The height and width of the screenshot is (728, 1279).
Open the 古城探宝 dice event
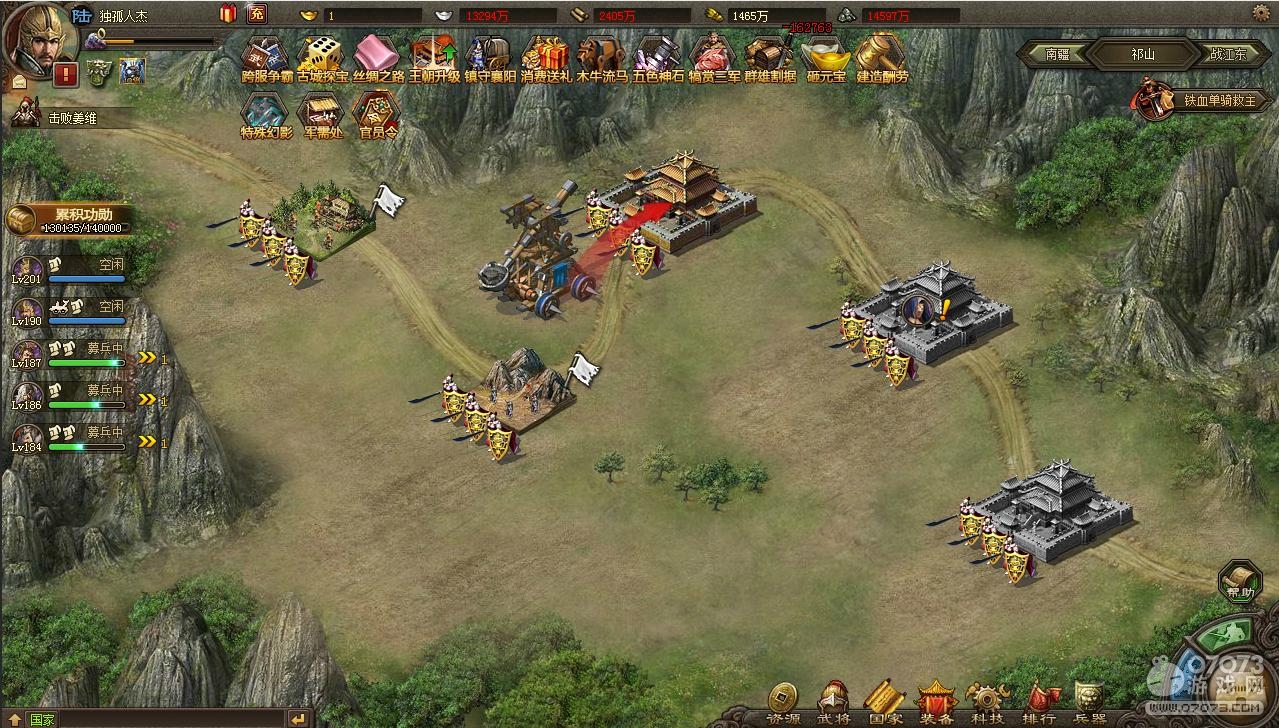pyautogui.click(x=322, y=57)
